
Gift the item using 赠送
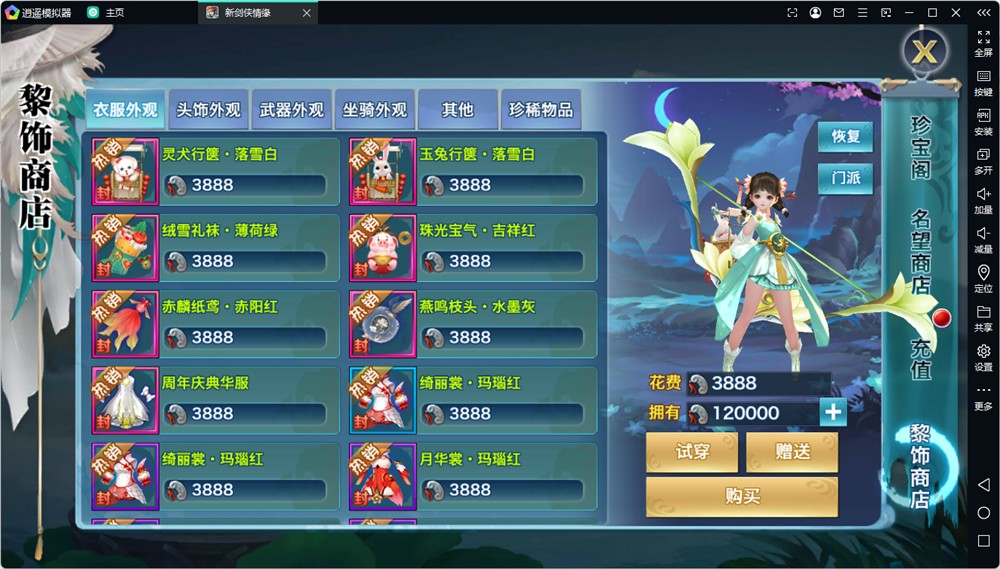click(792, 452)
